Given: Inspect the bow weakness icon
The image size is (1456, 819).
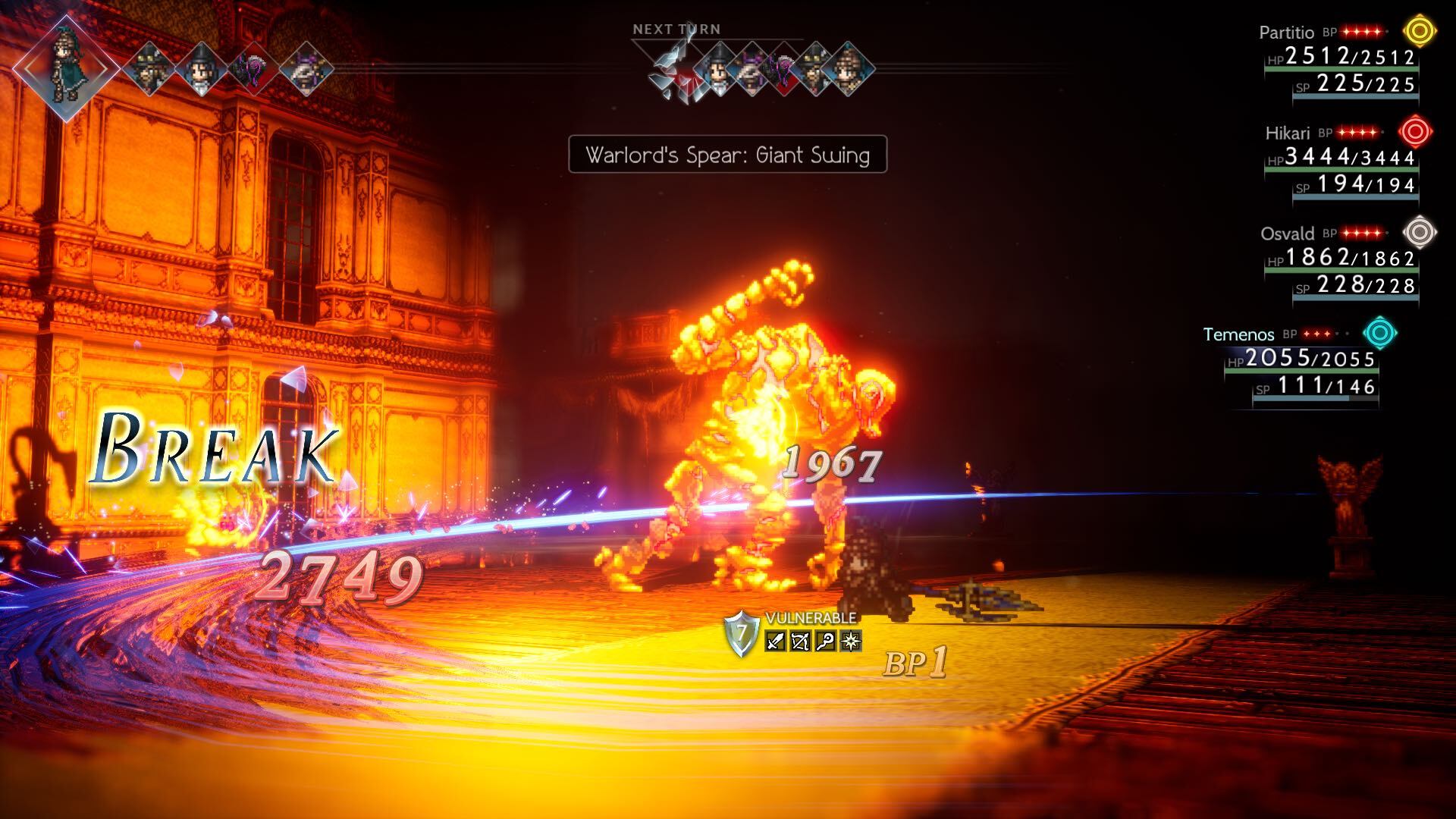Looking at the screenshot, I should (800, 642).
